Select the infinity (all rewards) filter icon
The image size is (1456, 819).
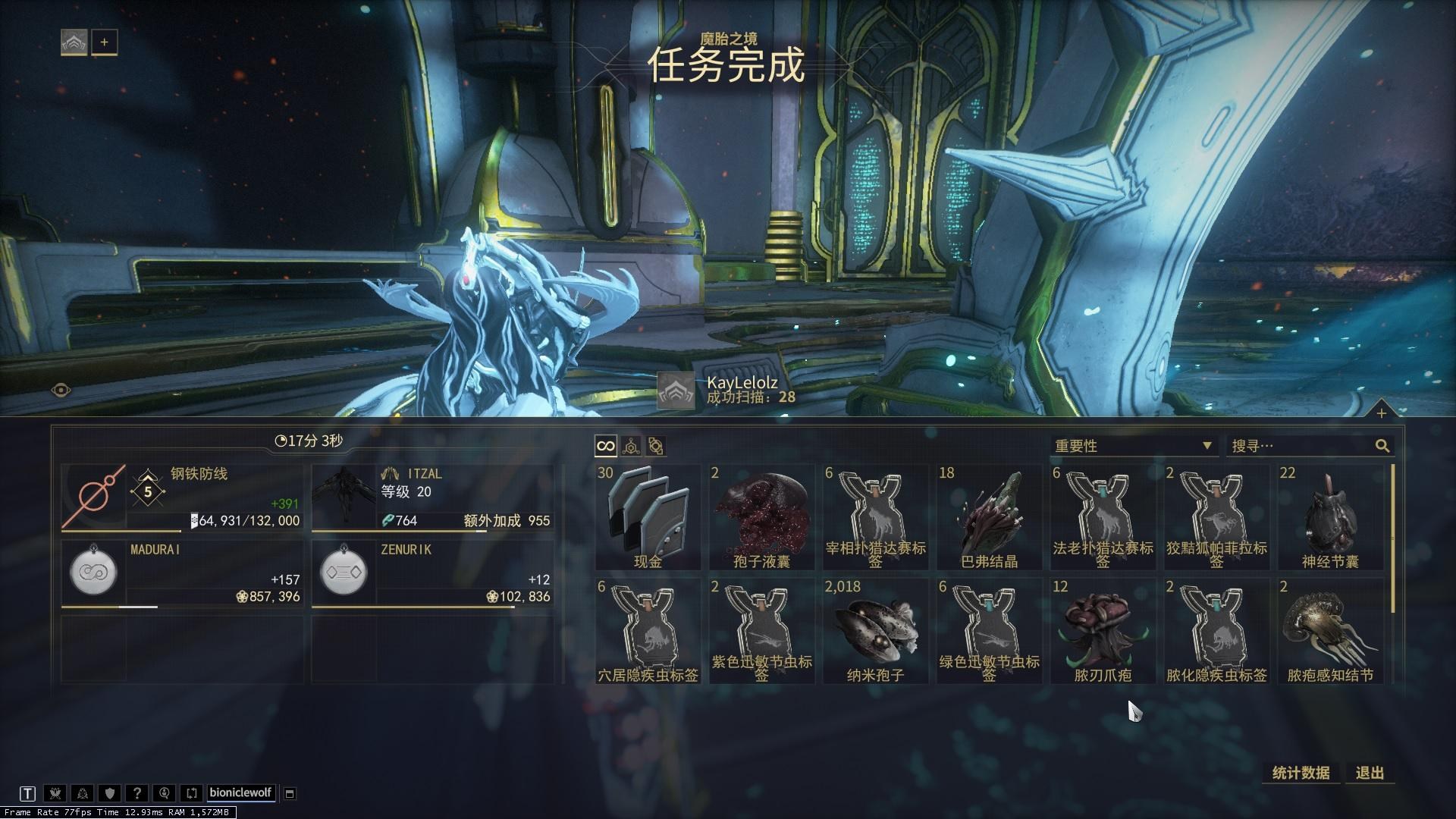tap(604, 446)
